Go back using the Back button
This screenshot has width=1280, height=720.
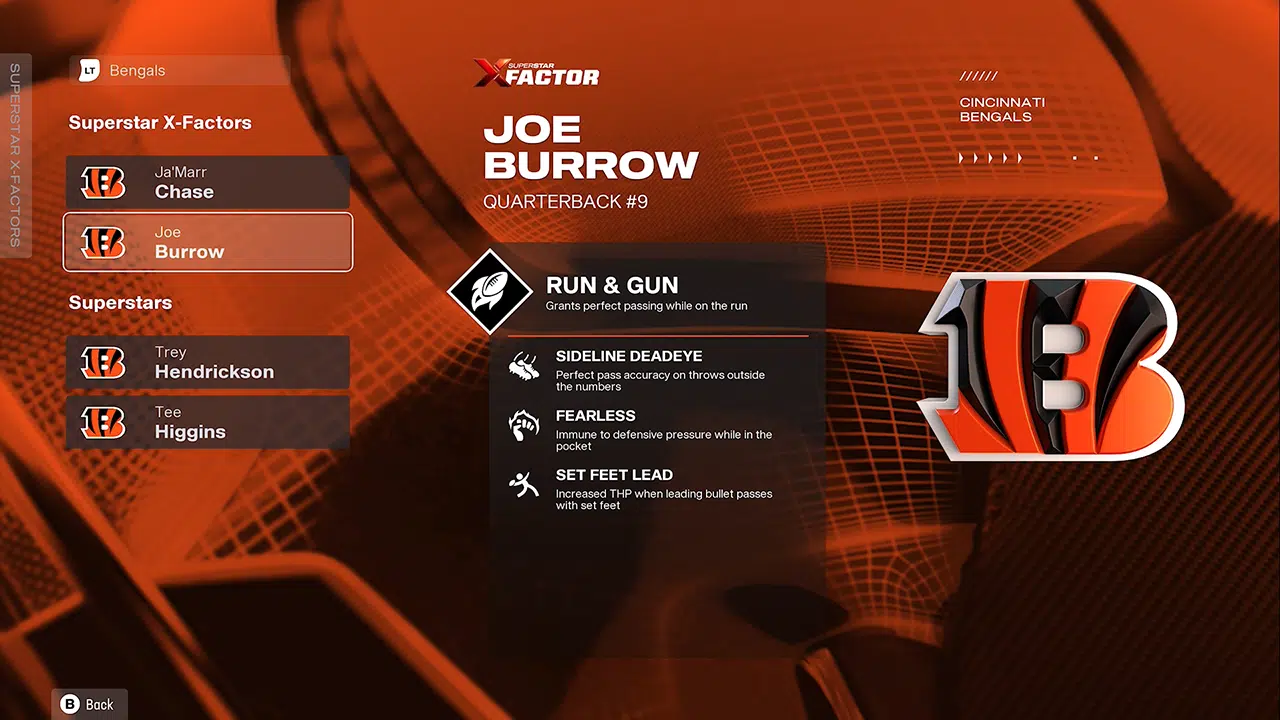click(89, 704)
